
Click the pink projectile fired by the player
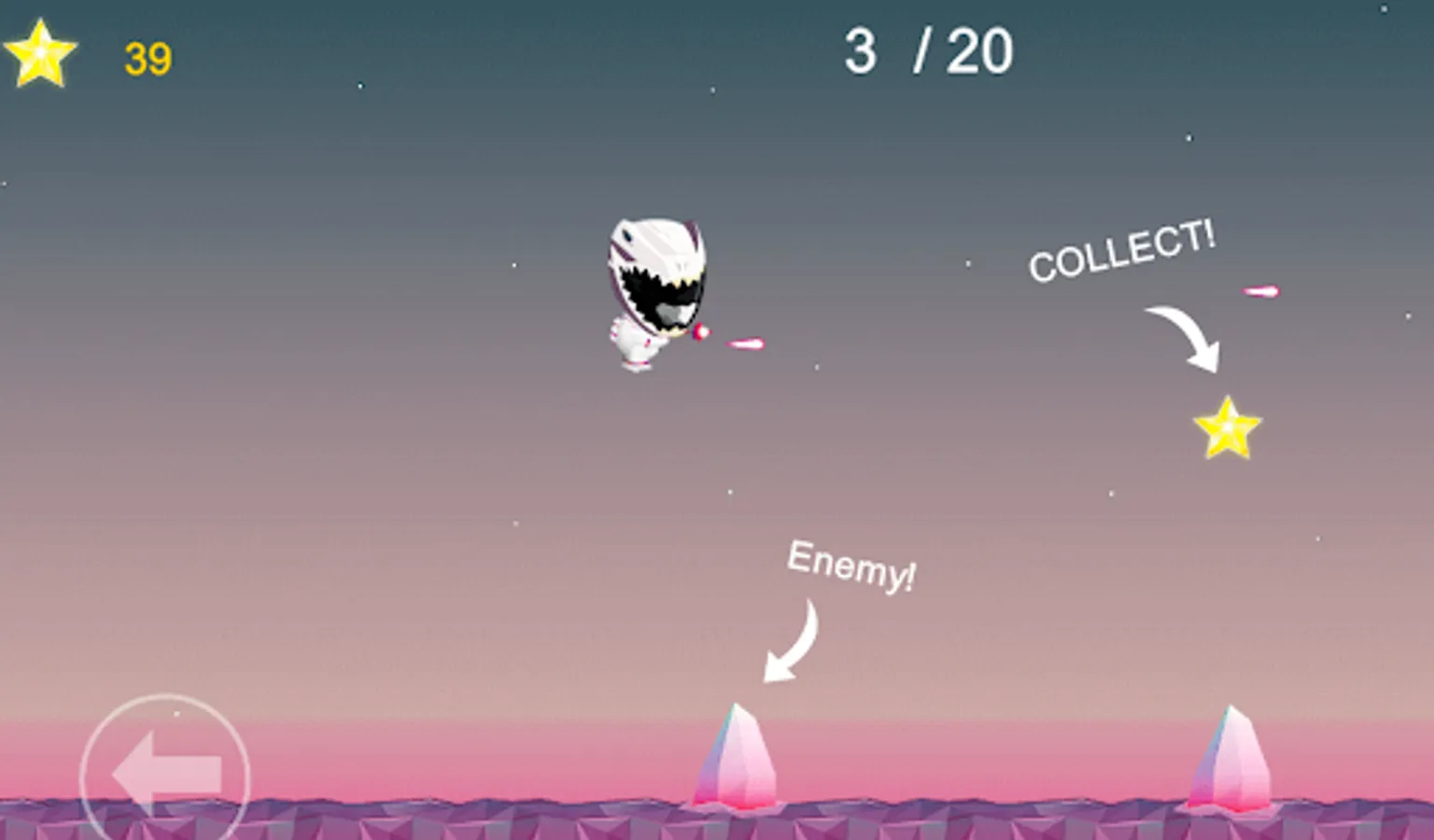coord(747,343)
